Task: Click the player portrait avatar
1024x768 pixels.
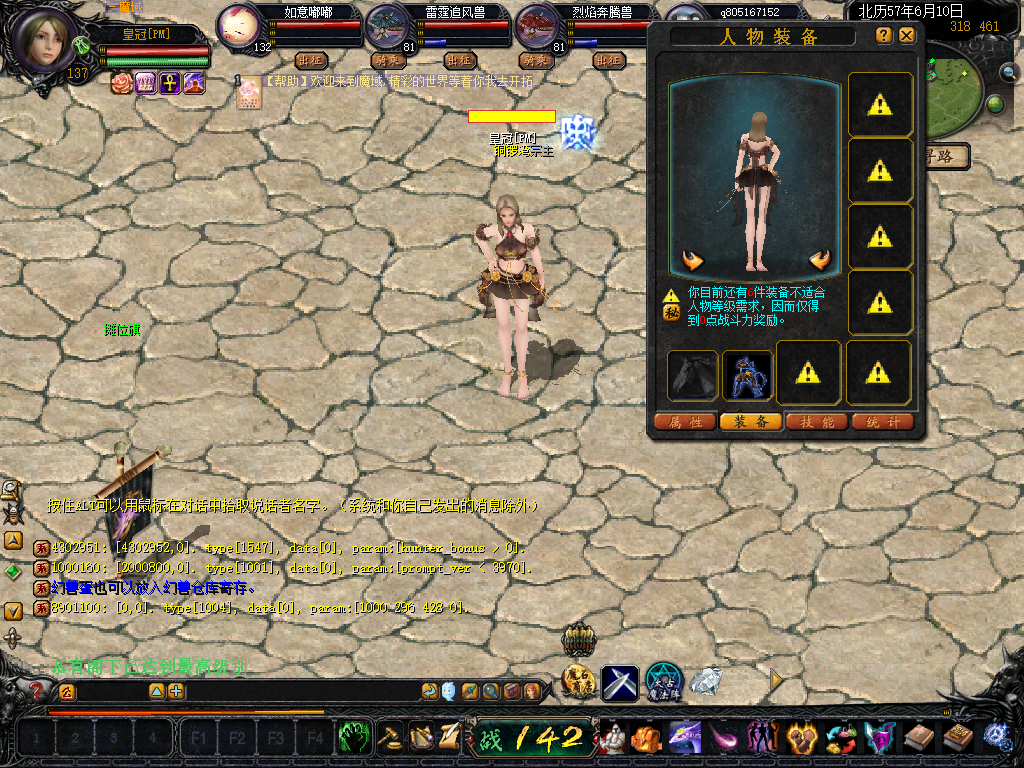Action: (x=46, y=37)
